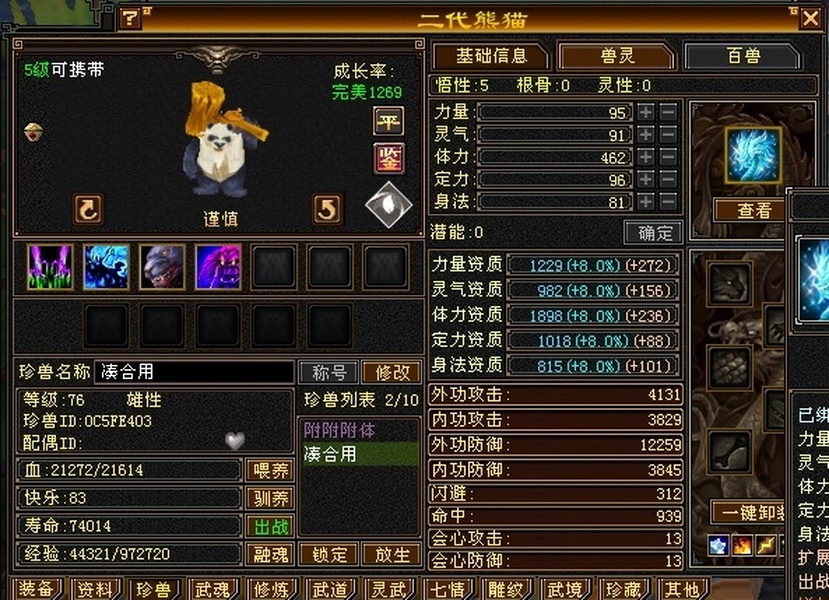829x600 pixels.
Task: Open the help question mark button
Action: pos(130,18)
